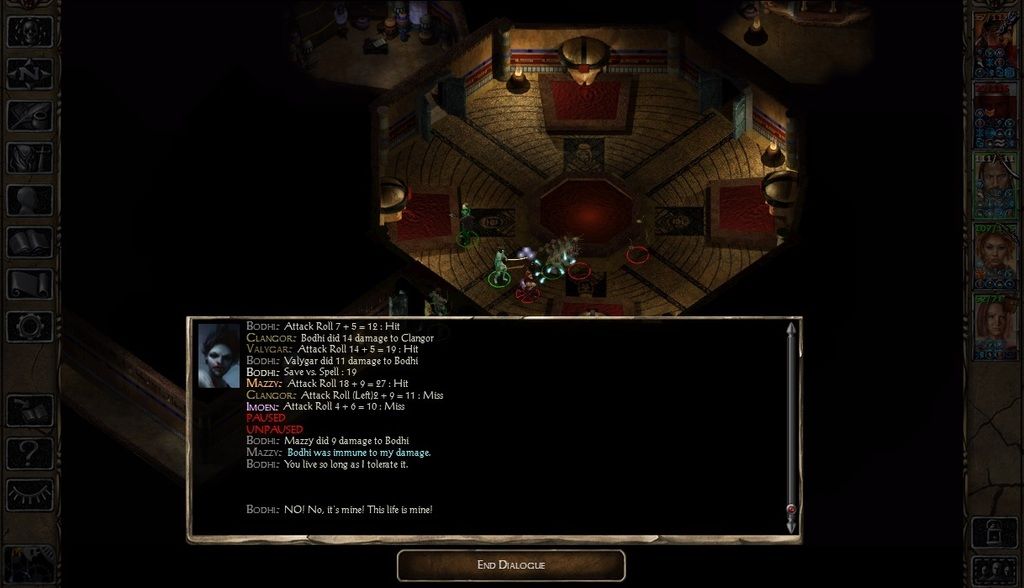Image resolution: width=1024 pixels, height=588 pixels.
Task: Open the mage spellbook
Action: (x=29, y=242)
